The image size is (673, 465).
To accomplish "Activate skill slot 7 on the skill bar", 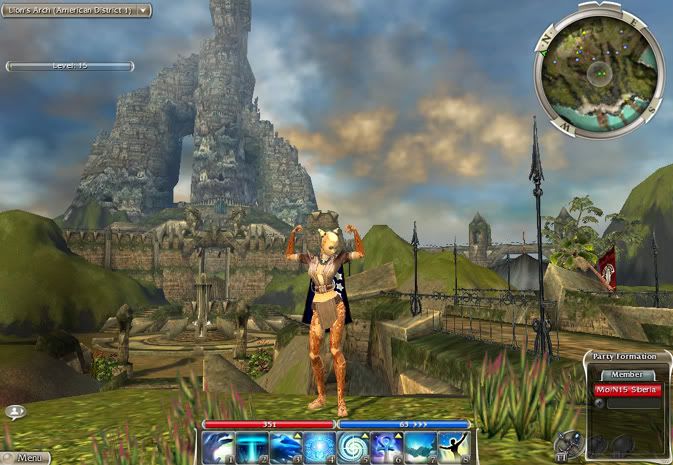I will point(421,448).
